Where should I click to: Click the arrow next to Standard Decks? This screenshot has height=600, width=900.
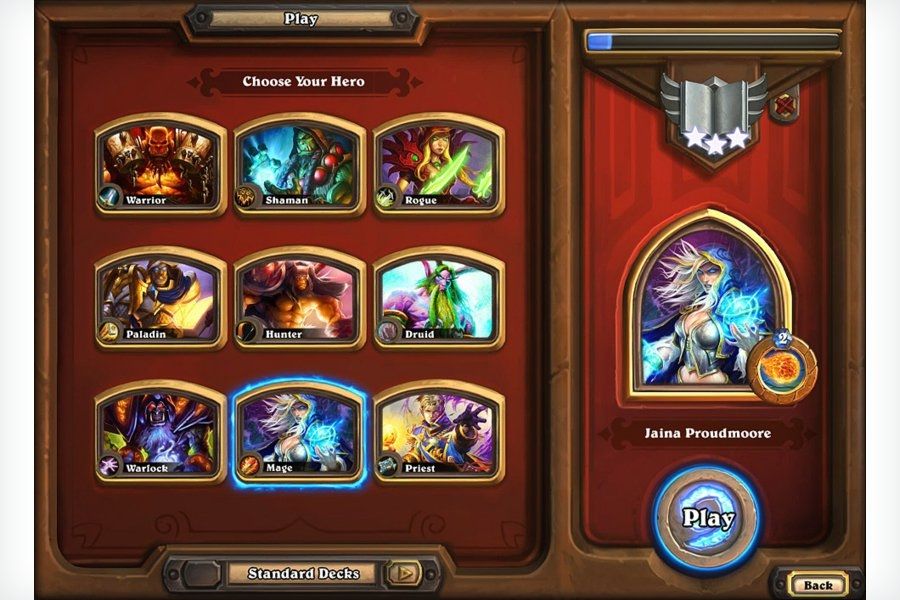pyautogui.click(x=404, y=573)
